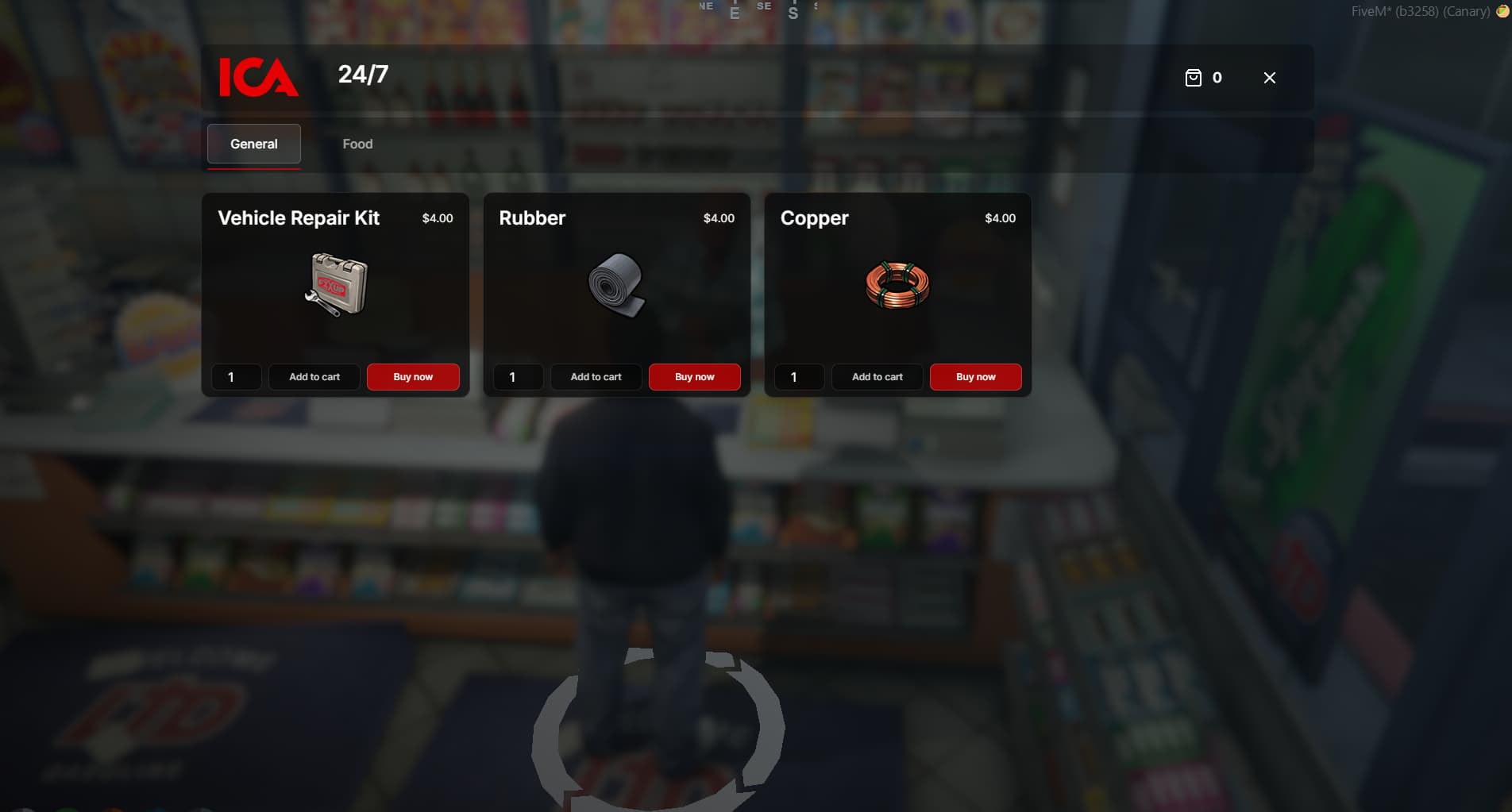Select the General tab
1512x812 pixels.
253,144
